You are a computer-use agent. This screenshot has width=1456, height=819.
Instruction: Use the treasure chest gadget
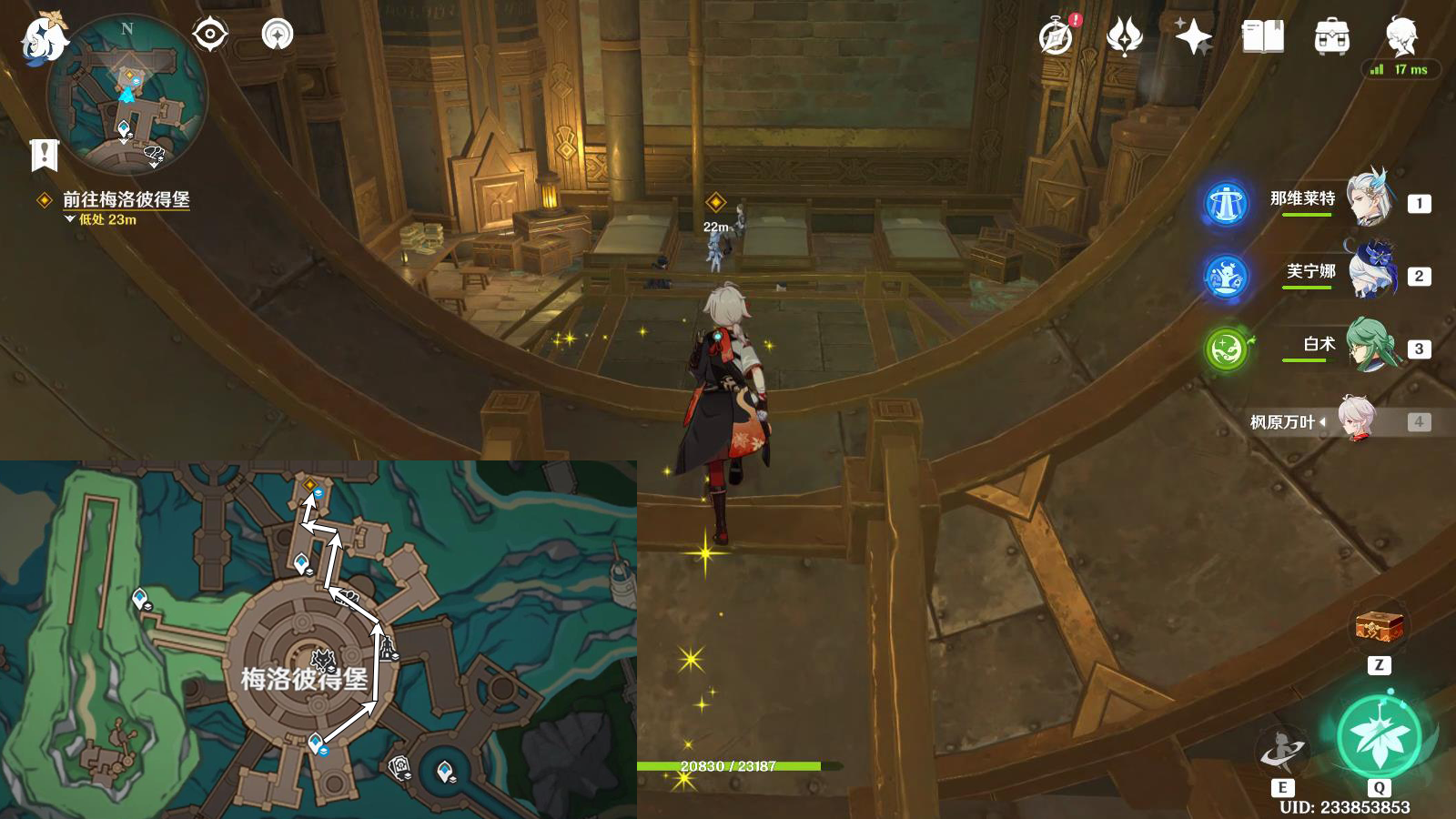click(x=1379, y=627)
